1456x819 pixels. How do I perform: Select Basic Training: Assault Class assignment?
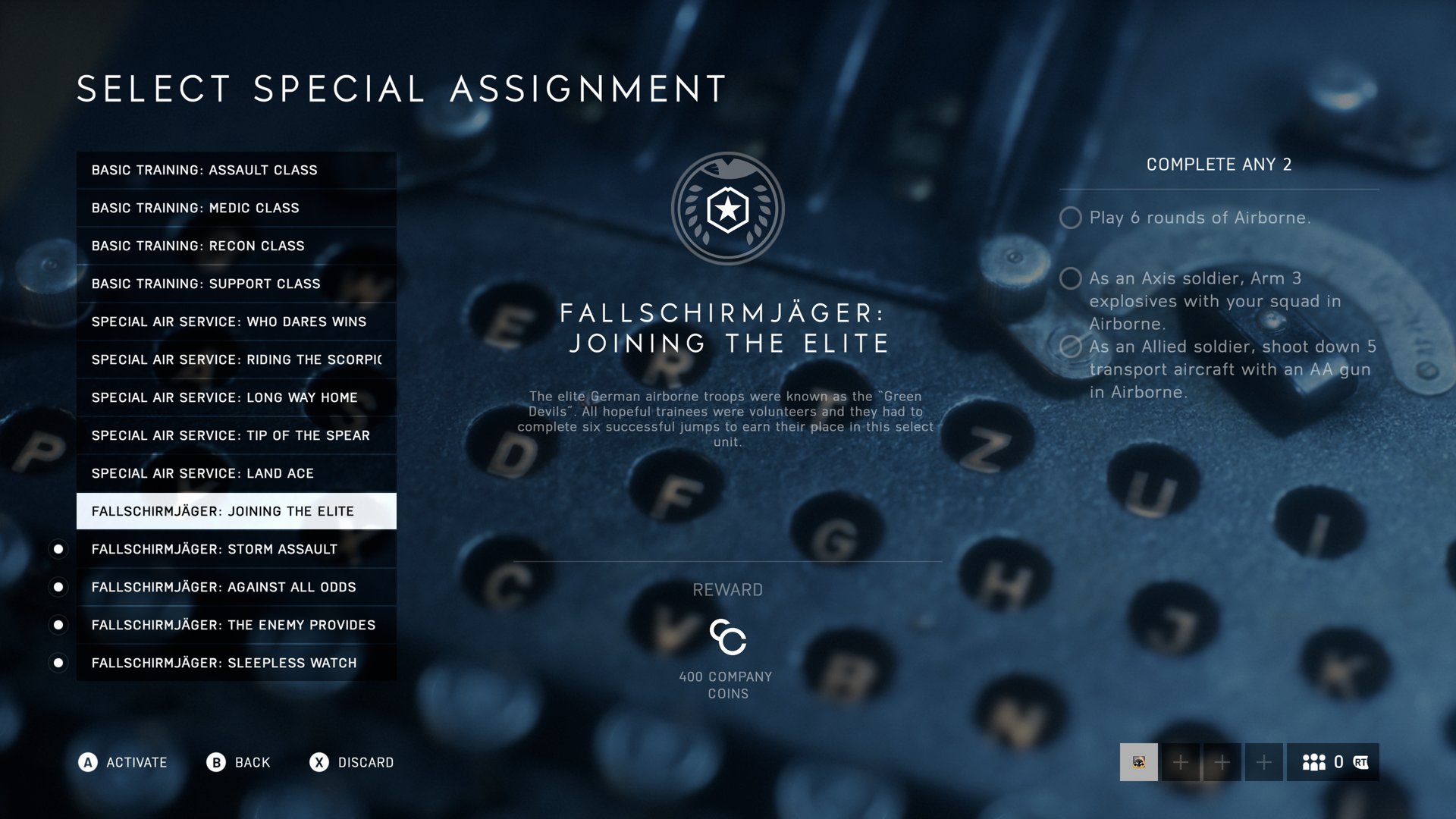coord(236,170)
